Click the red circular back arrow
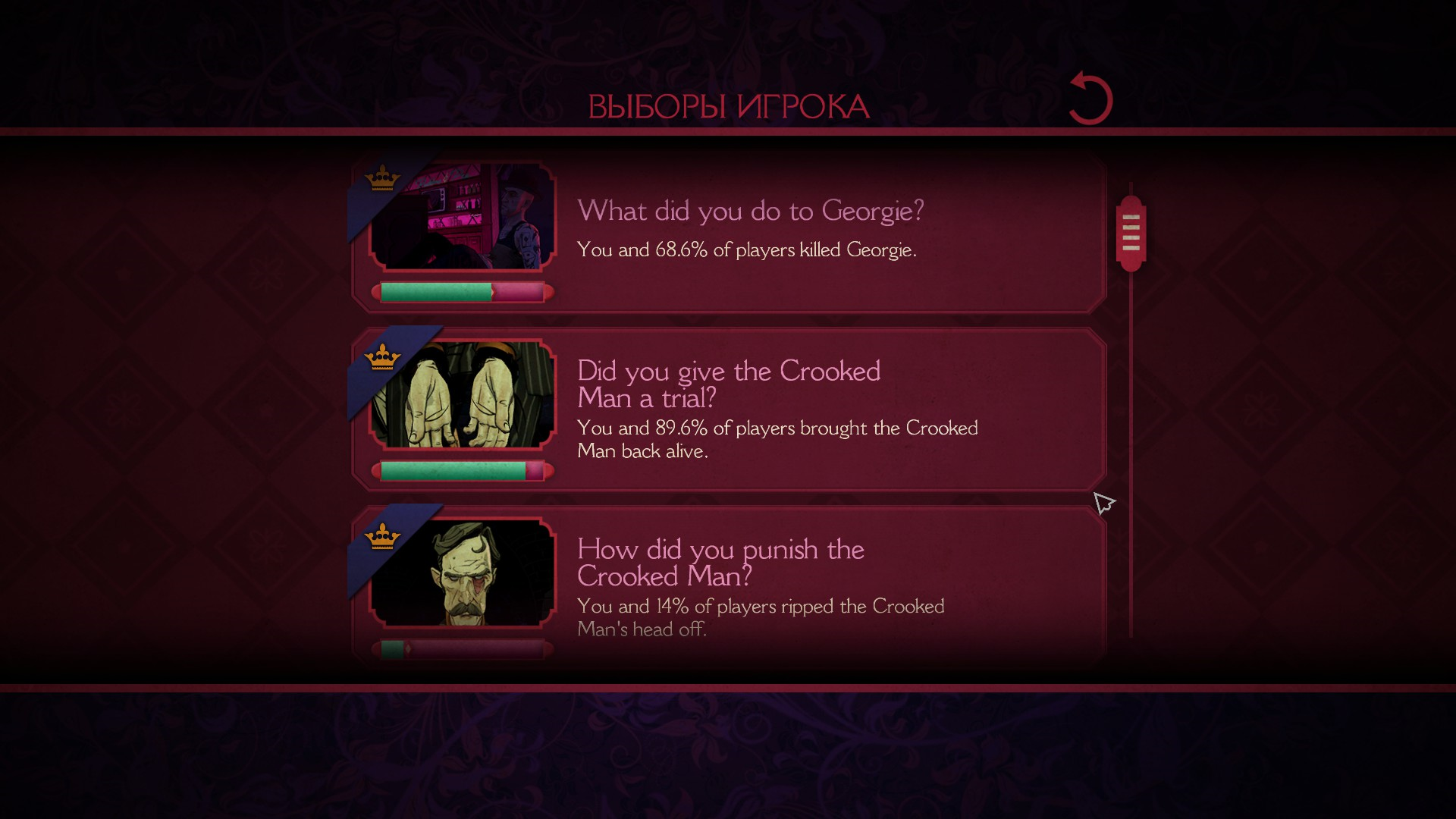The width and height of the screenshot is (1456, 819). click(1090, 99)
